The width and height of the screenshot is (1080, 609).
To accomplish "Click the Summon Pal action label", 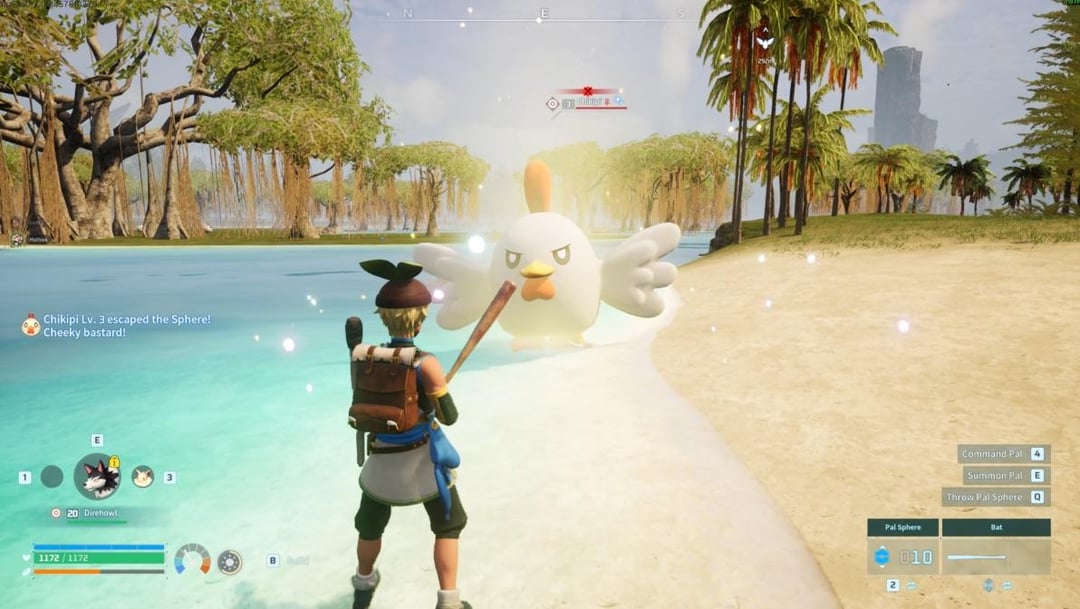I will pyautogui.click(x=994, y=476).
